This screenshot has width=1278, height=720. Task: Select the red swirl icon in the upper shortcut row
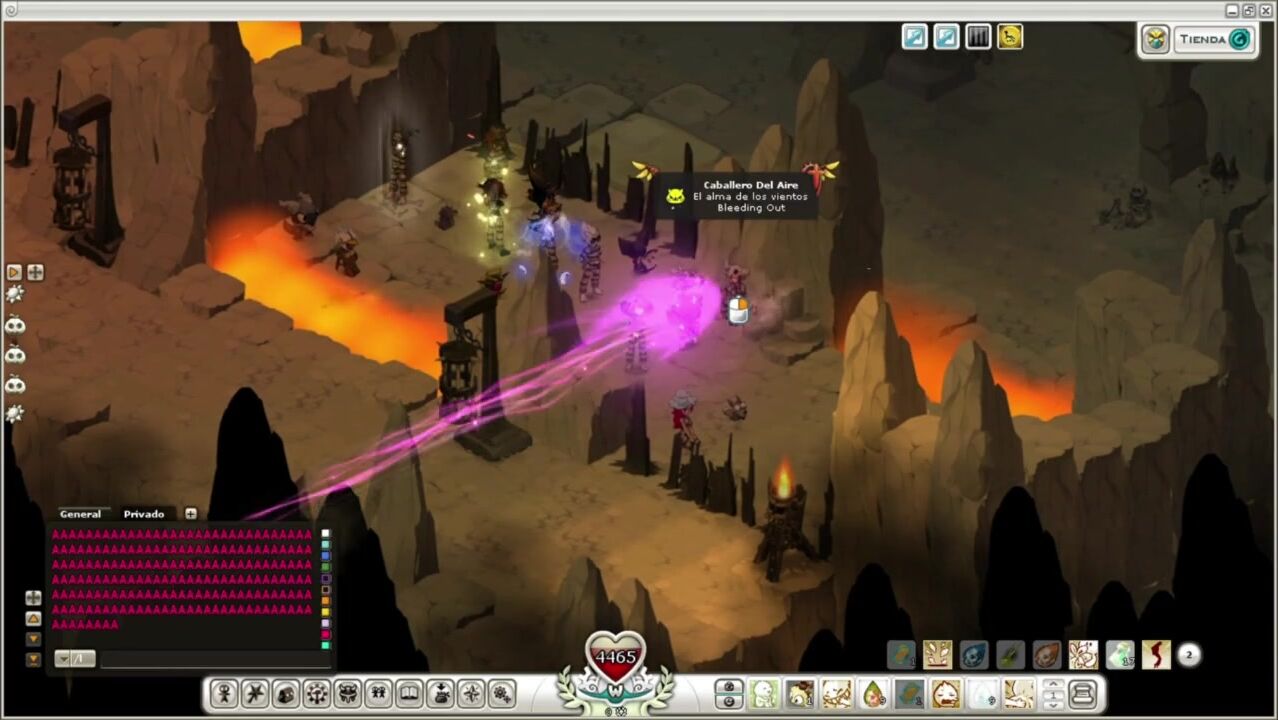(1156, 655)
